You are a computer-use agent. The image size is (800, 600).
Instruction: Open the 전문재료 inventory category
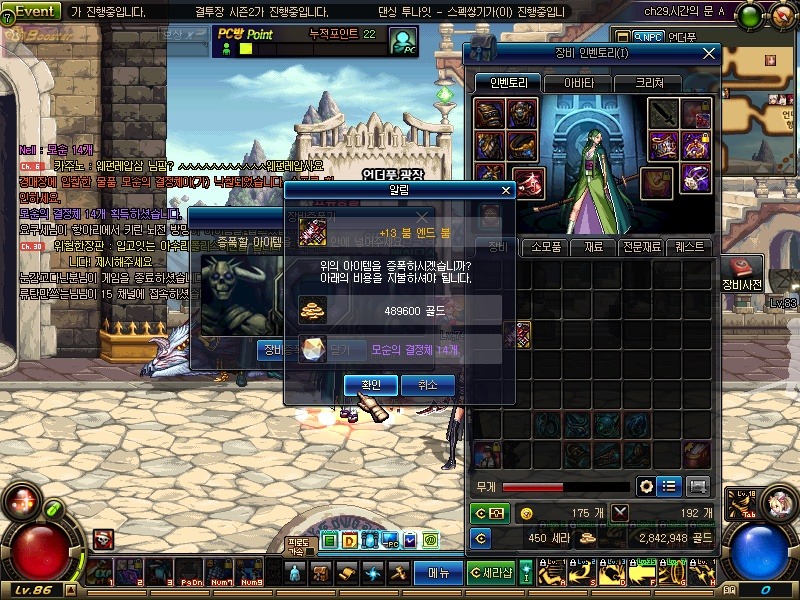(642, 246)
